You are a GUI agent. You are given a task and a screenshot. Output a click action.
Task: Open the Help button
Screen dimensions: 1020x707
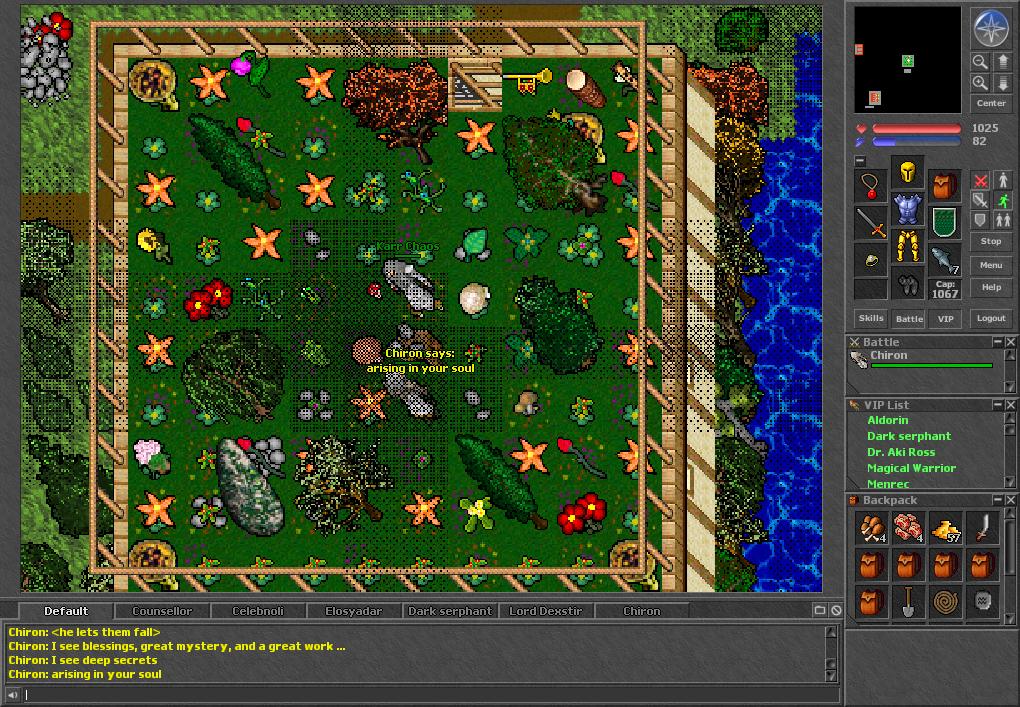(x=990, y=287)
